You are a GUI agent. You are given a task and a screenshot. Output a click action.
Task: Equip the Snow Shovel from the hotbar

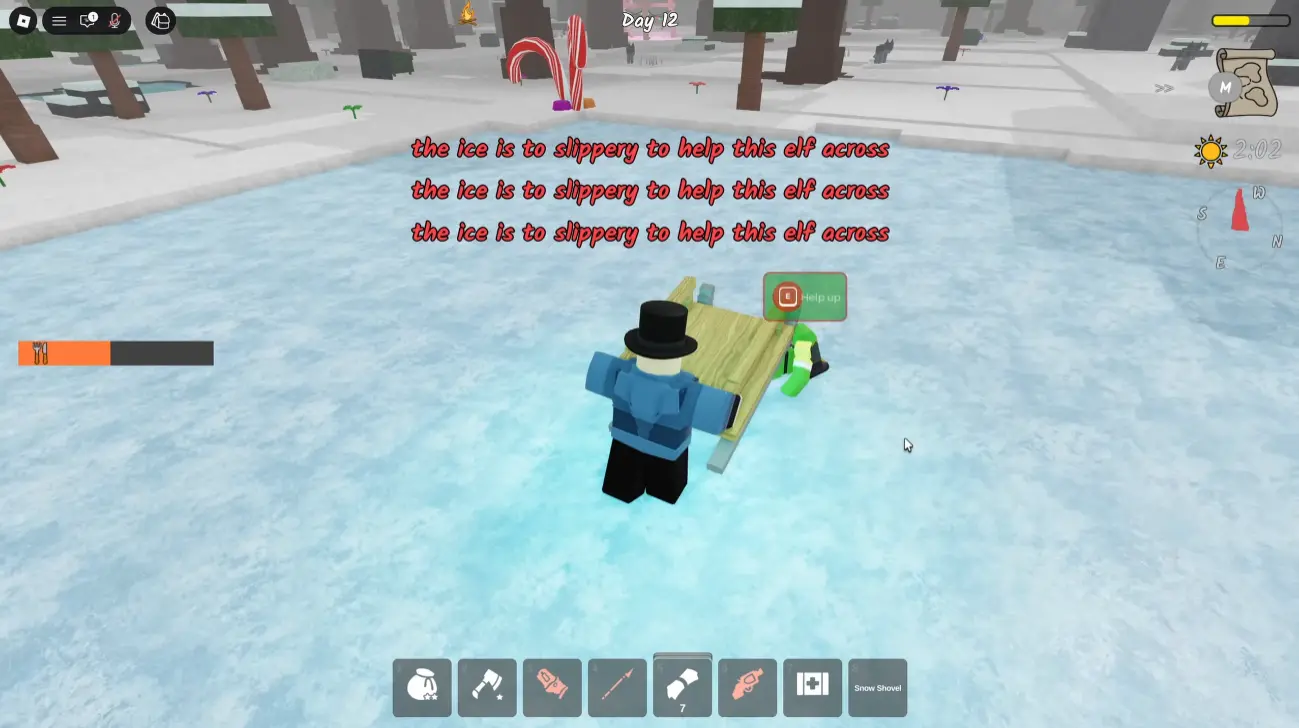tap(876, 687)
